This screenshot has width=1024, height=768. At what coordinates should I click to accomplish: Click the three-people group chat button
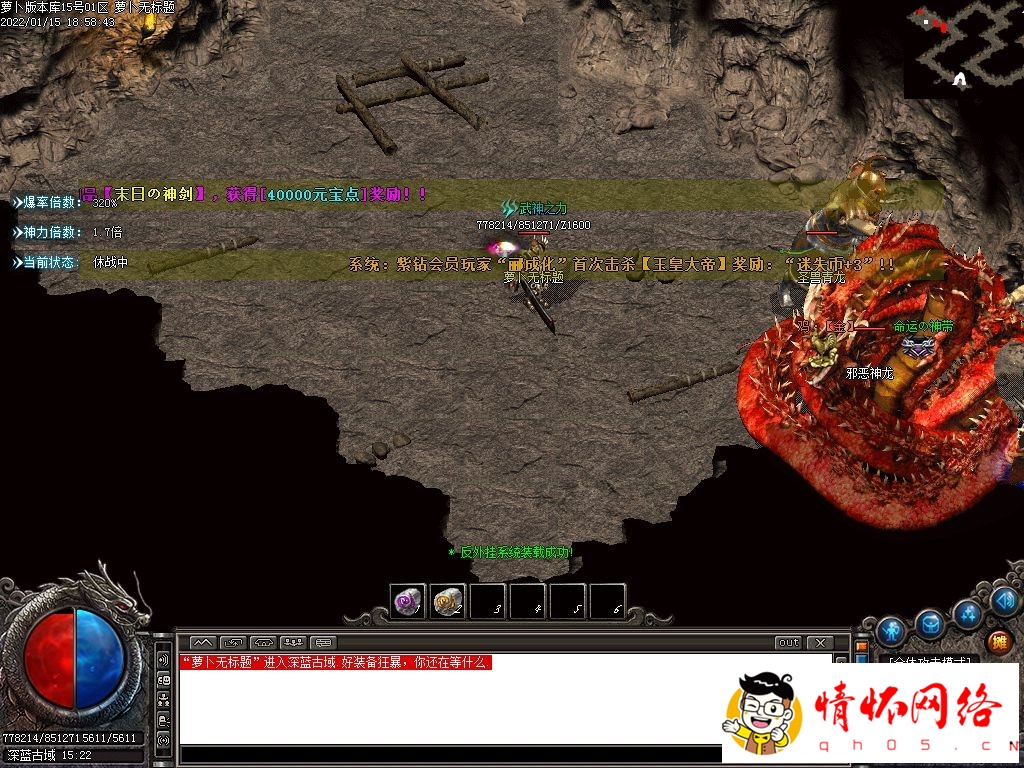click(294, 642)
